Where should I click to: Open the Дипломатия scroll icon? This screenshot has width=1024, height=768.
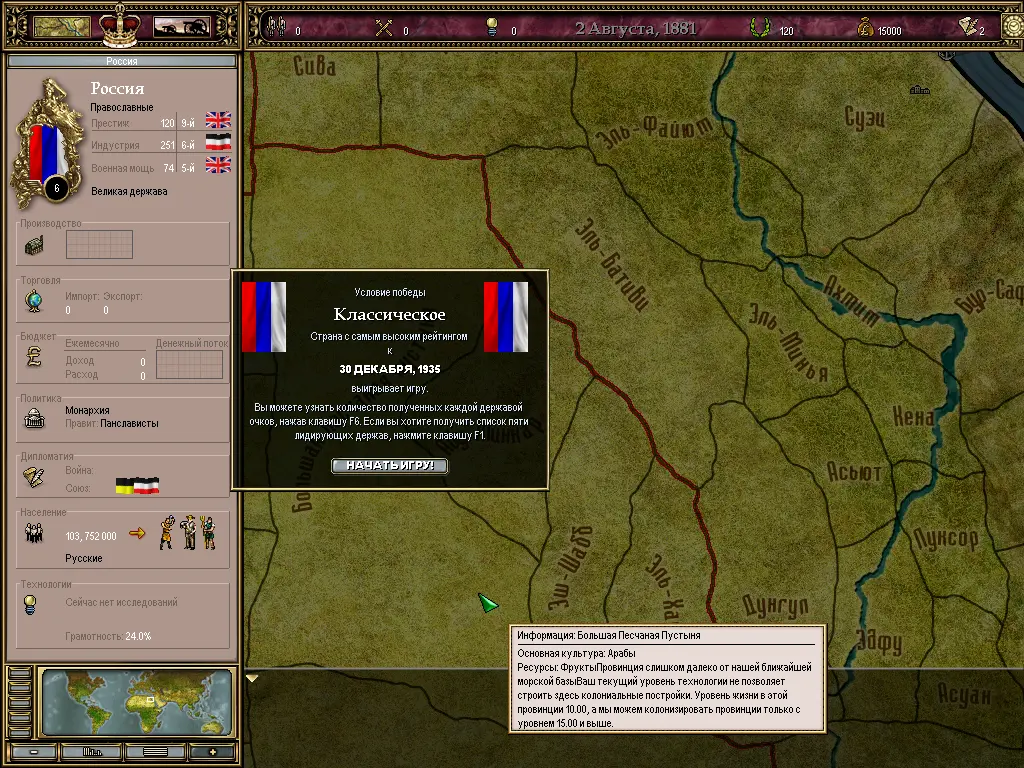point(34,478)
